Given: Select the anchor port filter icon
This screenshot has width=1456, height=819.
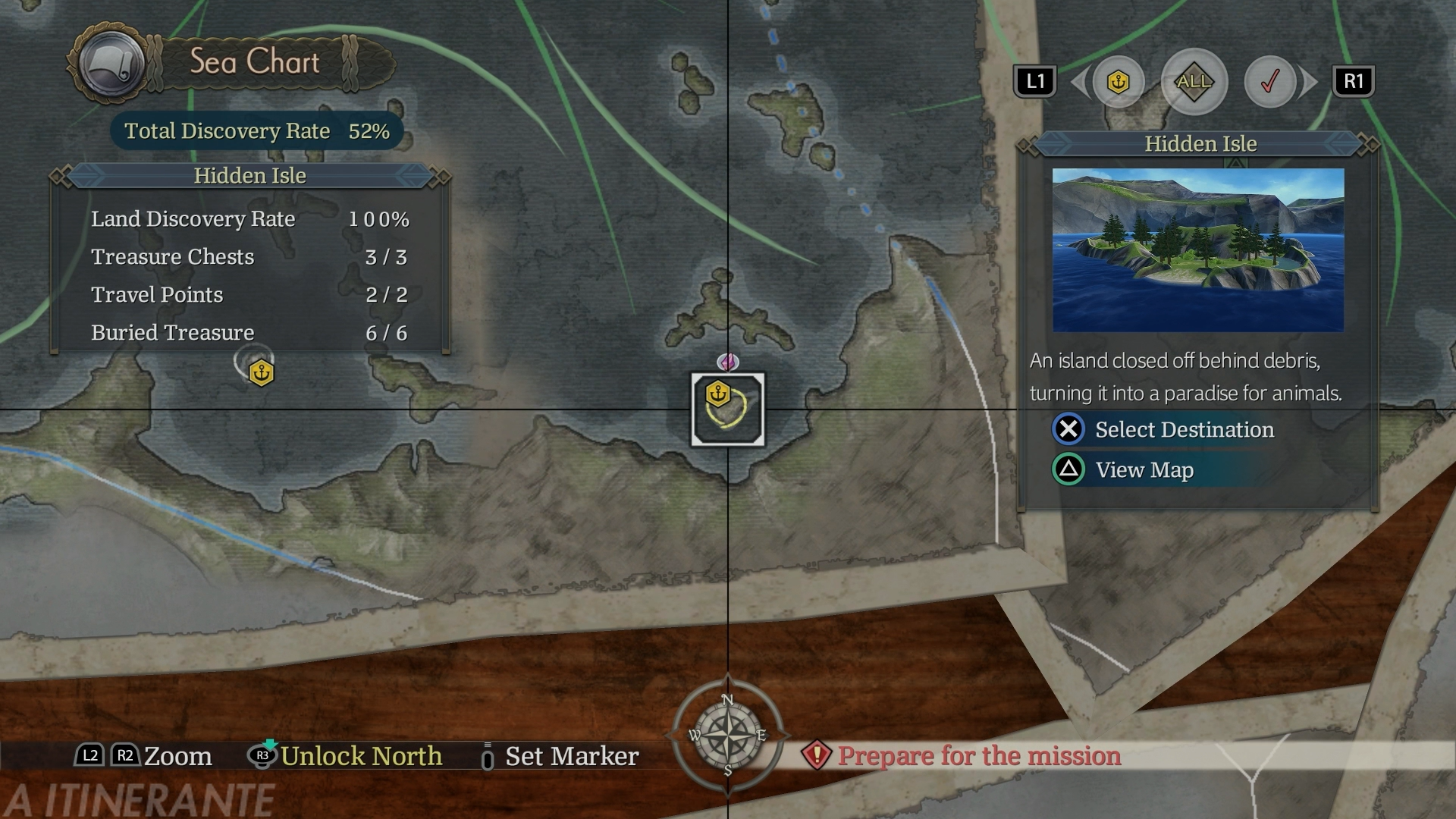Looking at the screenshot, I should pyautogui.click(x=1118, y=81).
